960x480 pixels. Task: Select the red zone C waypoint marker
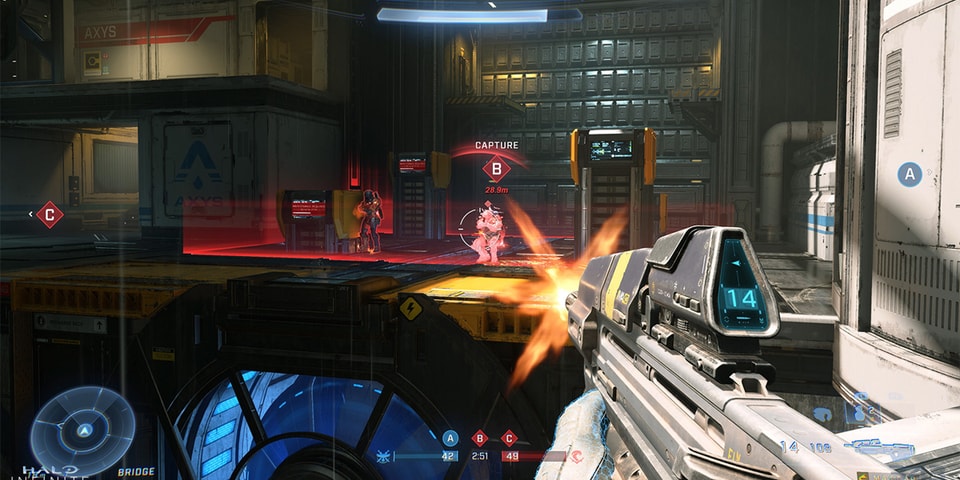click(49, 214)
